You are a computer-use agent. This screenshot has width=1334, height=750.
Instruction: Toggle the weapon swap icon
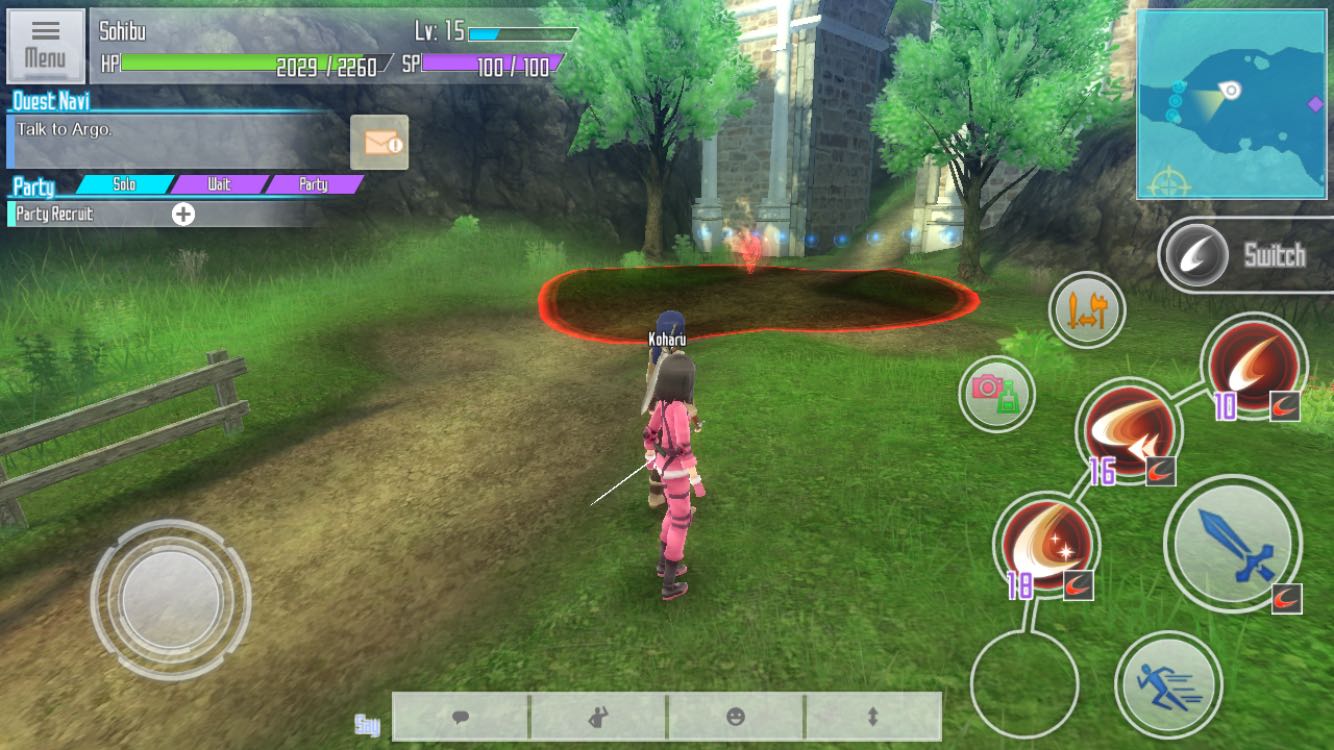1087,310
